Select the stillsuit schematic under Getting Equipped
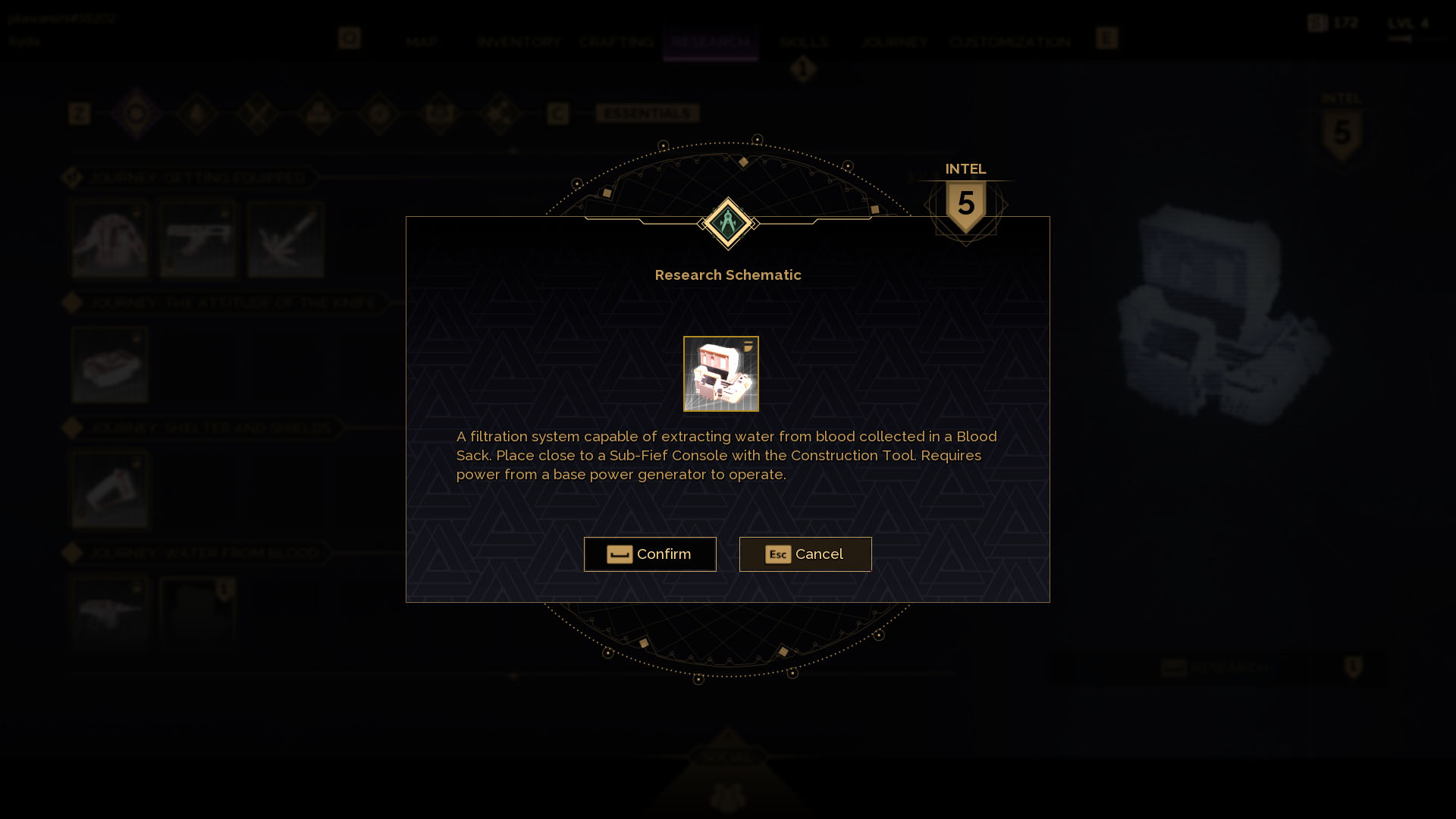 [x=110, y=239]
